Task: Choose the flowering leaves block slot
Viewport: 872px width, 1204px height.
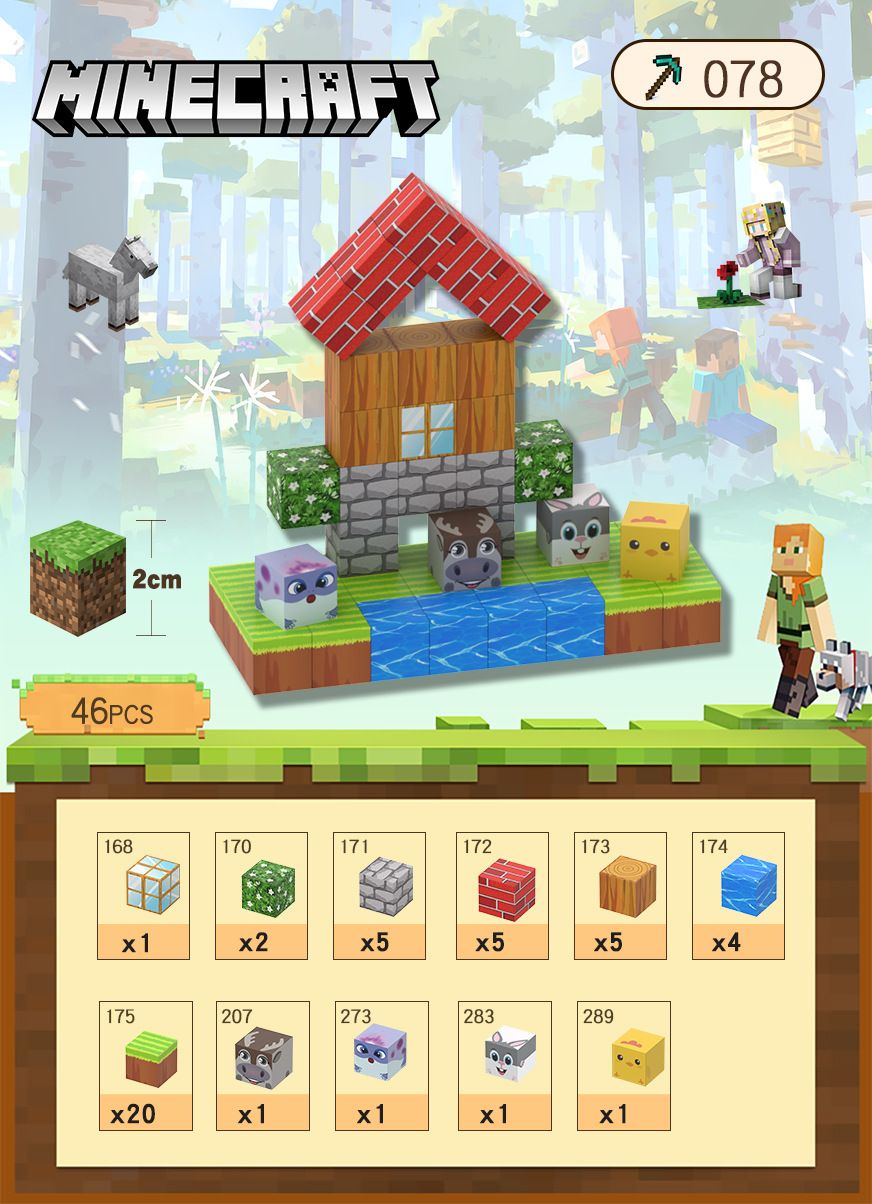Action: tap(261, 895)
